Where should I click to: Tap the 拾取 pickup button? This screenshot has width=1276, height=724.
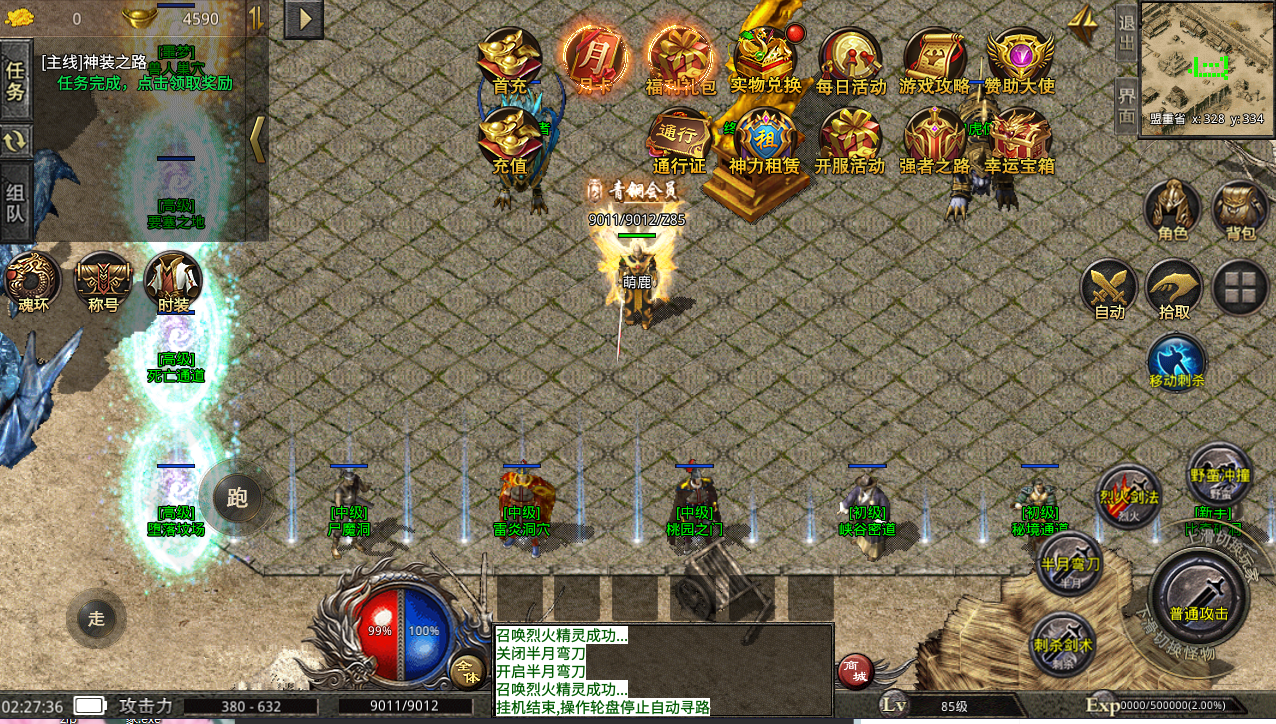[1174, 288]
